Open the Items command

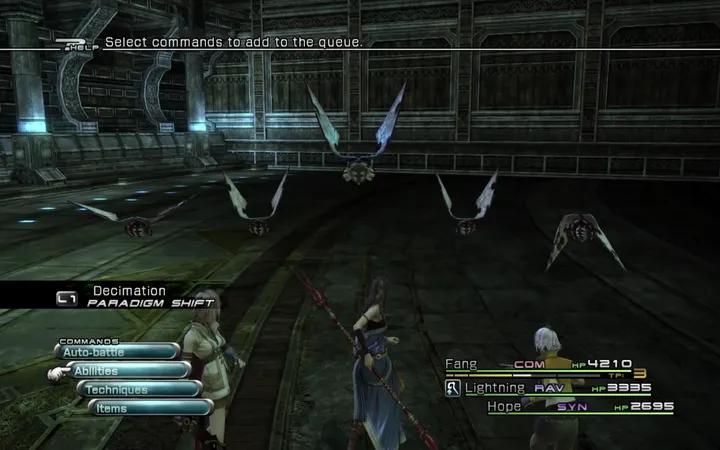[150, 408]
